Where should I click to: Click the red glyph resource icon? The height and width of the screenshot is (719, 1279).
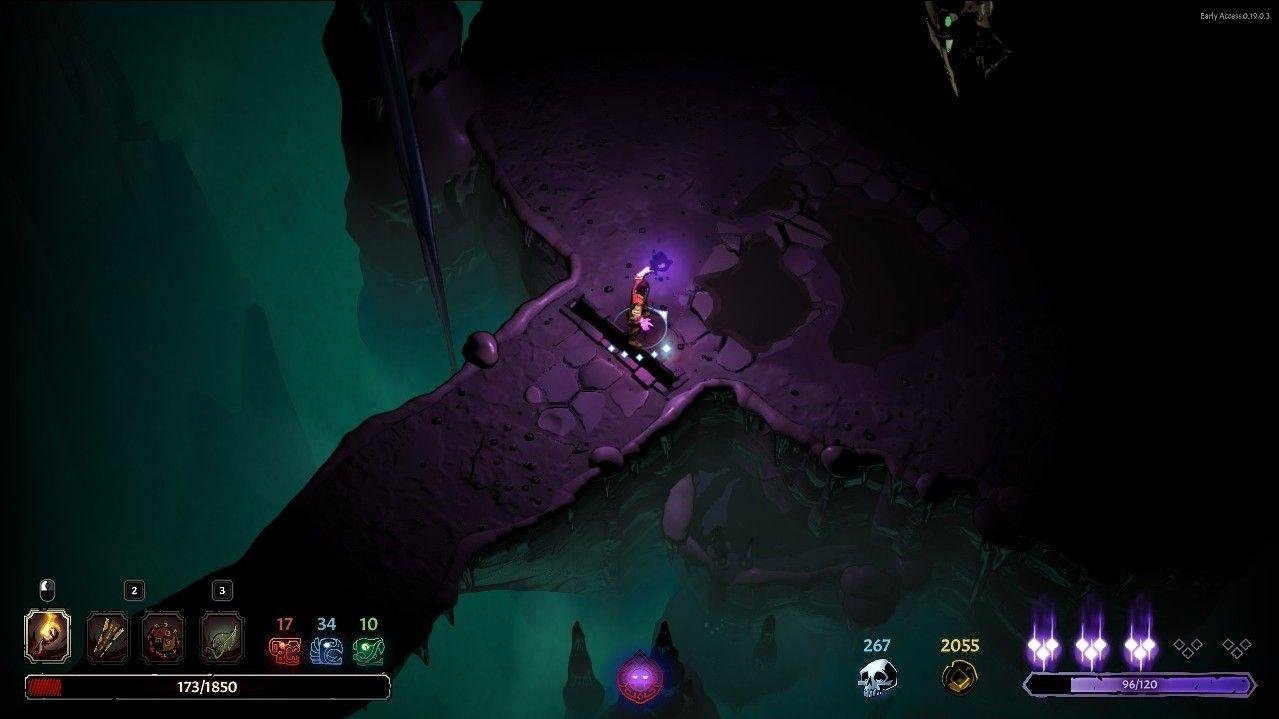coord(284,651)
